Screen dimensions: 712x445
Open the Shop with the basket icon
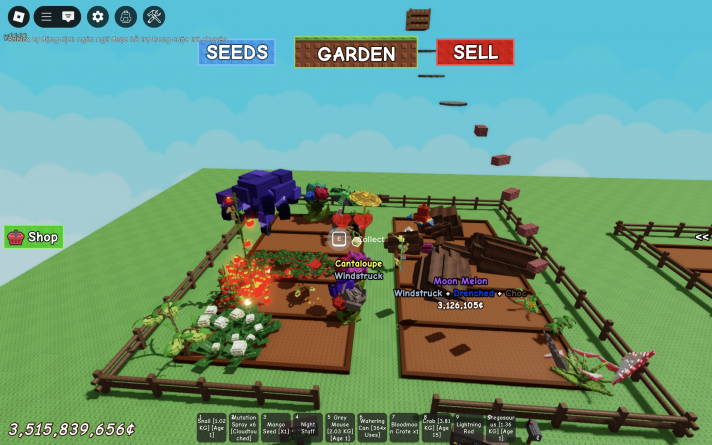coord(34,237)
